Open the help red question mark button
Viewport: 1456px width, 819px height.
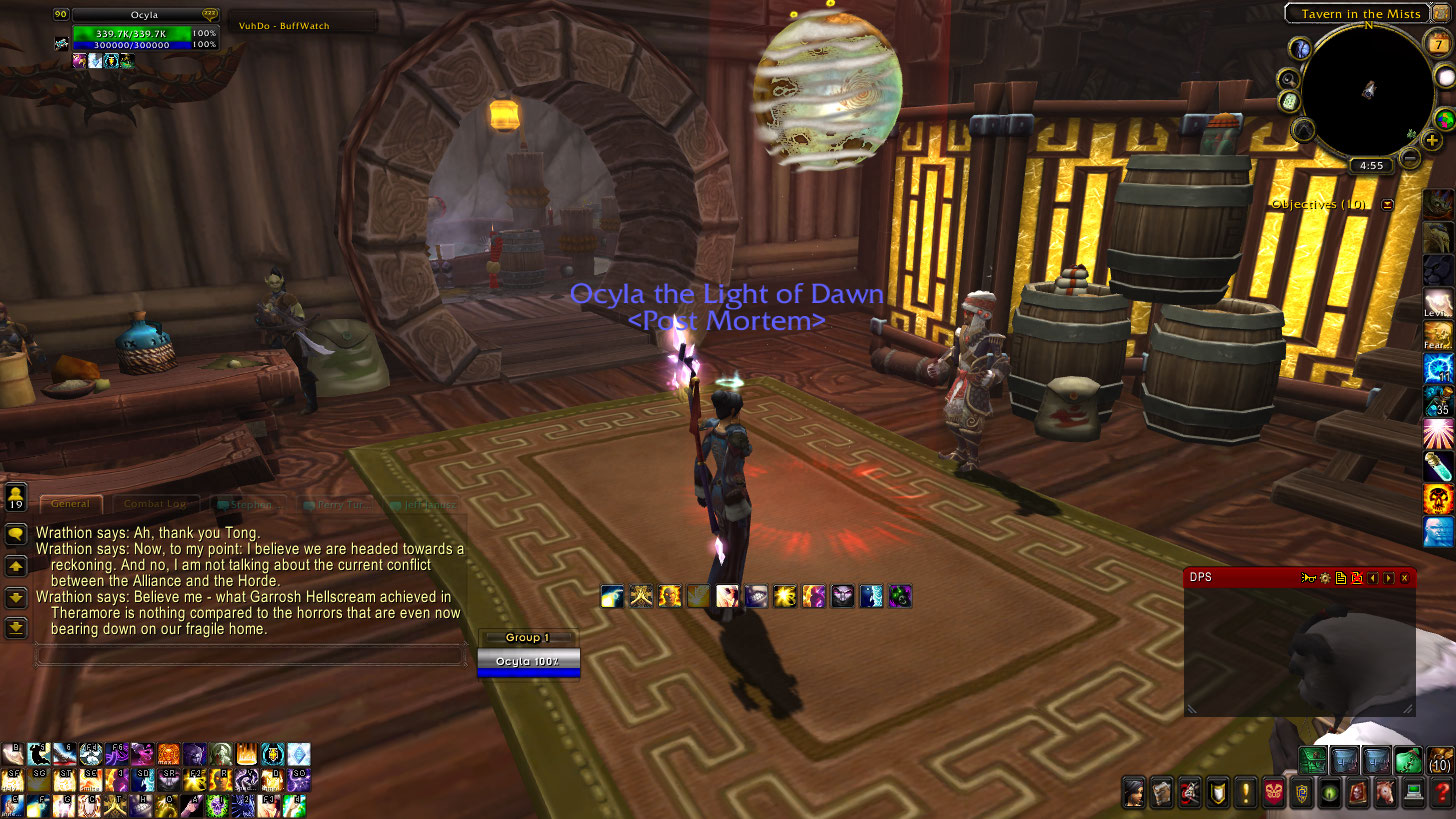click(x=1442, y=793)
